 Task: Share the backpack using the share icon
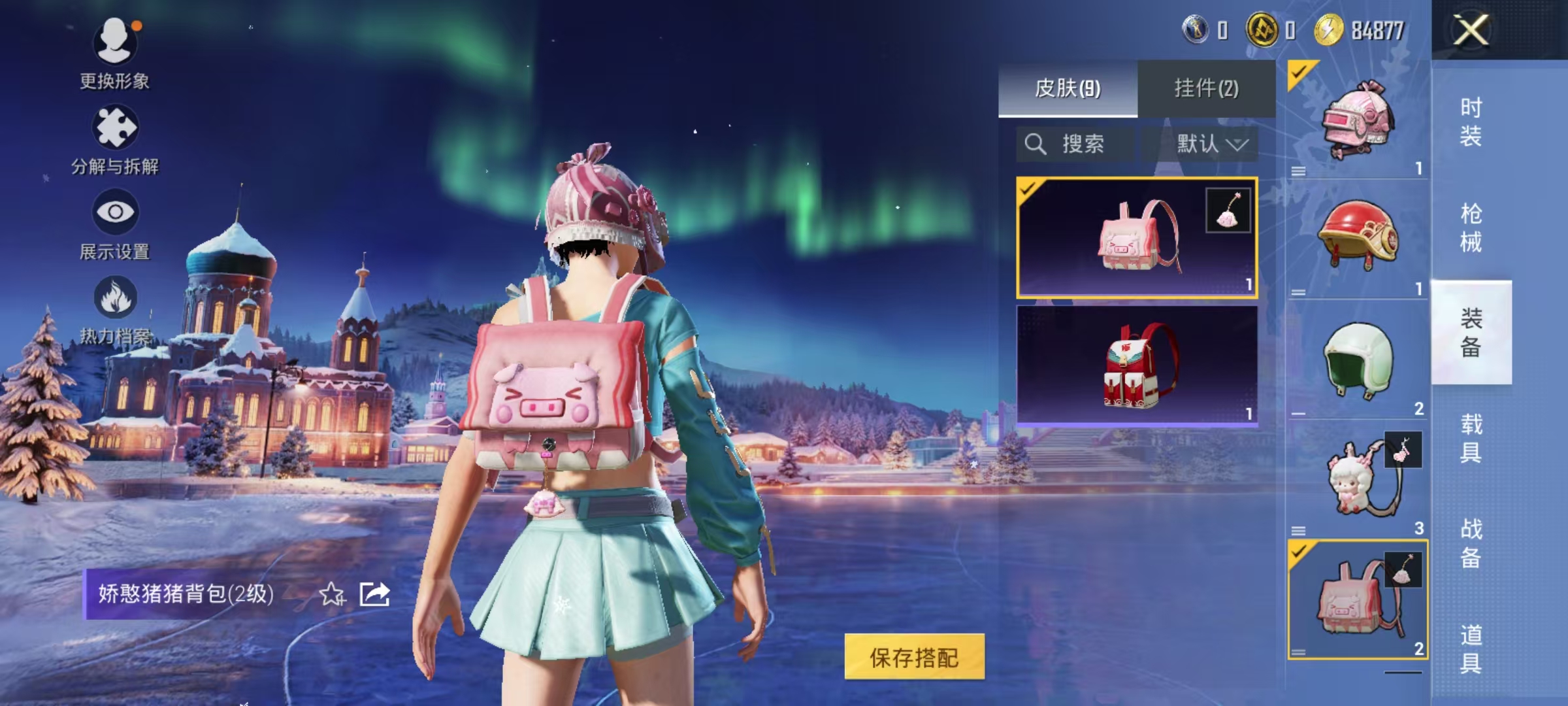375,594
